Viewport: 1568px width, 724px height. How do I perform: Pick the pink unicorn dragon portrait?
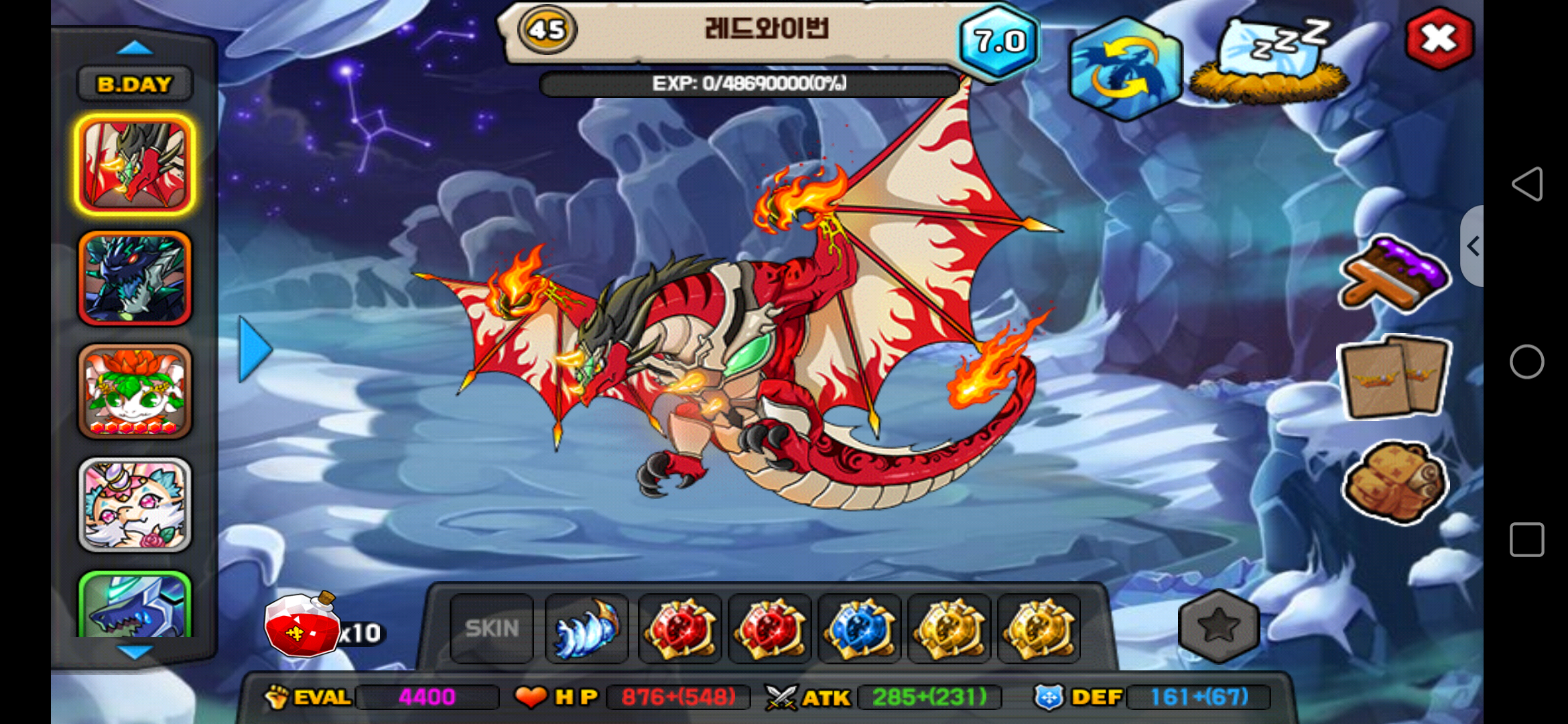tap(135, 505)
